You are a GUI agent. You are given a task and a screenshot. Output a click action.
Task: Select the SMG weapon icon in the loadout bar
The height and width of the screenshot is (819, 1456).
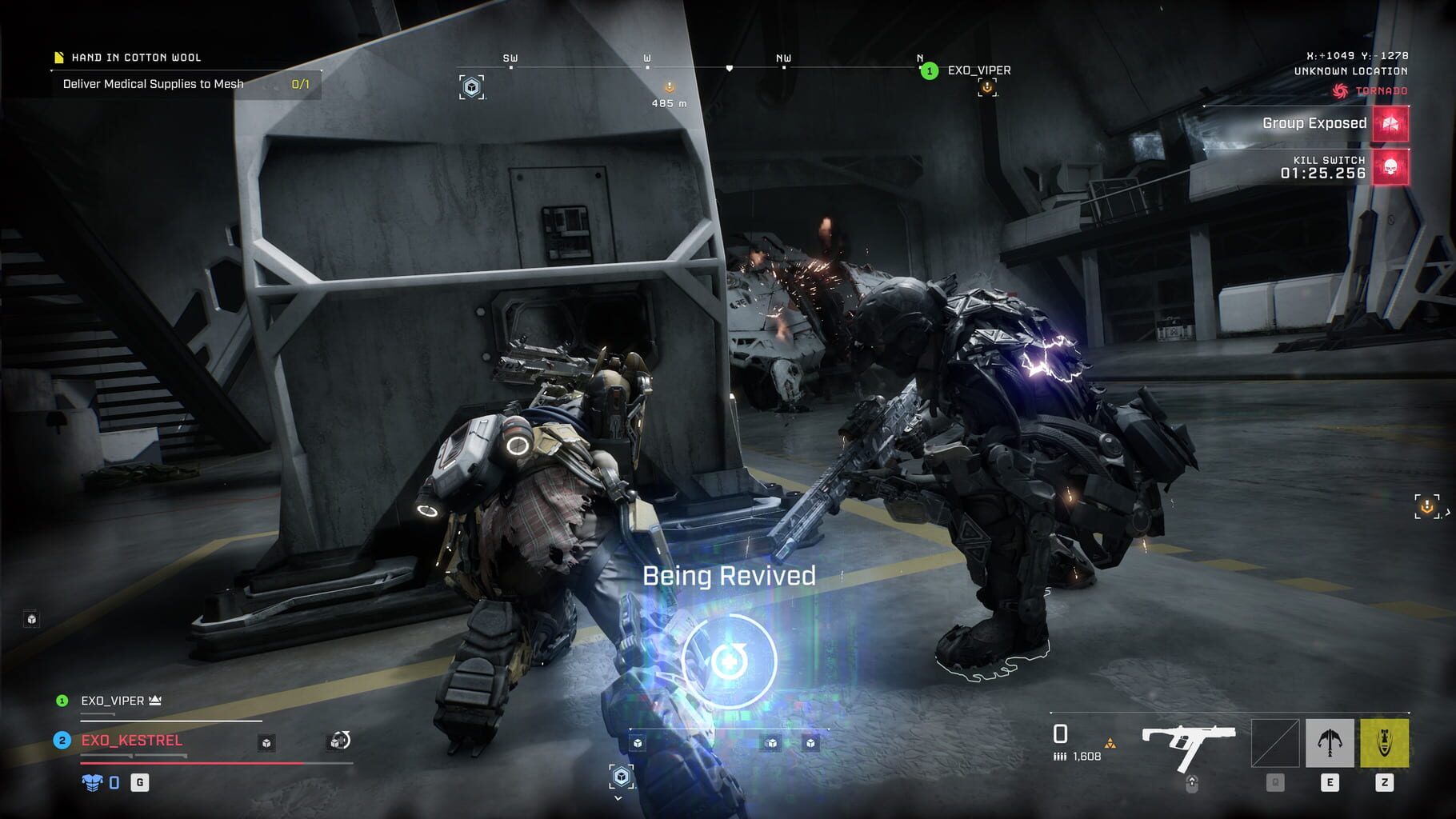pyautogui.click(x=1188, y=742)
